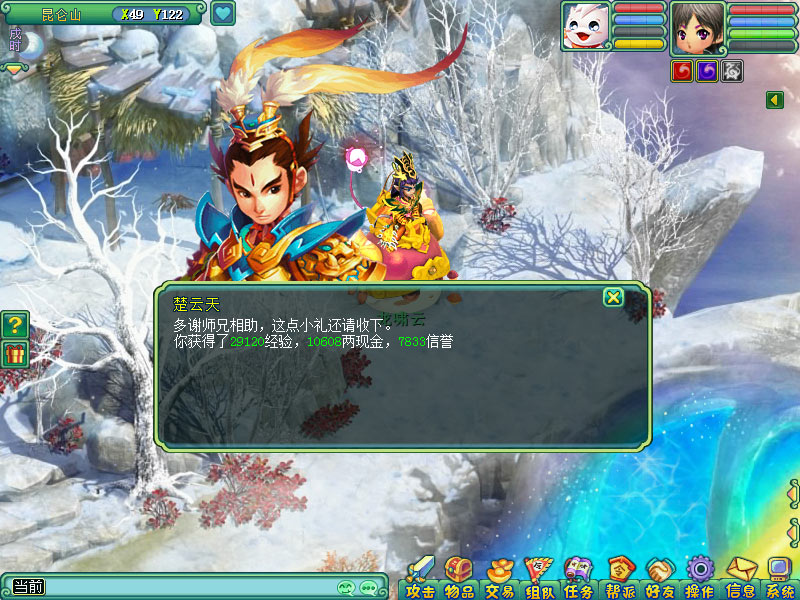Click the red swirl status icon
This screenshot has height=600, width=800.
(682, 71)
